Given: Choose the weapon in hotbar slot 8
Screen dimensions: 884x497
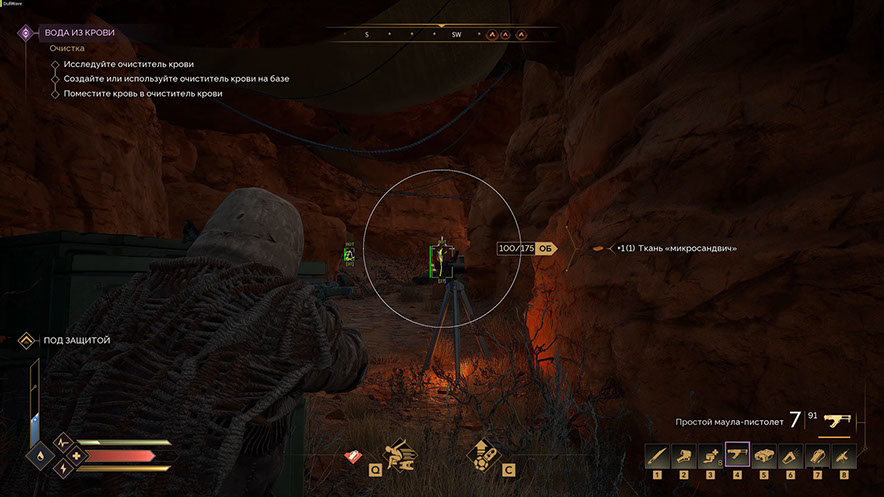Looking at the screenshot, I should coord(844,456).
